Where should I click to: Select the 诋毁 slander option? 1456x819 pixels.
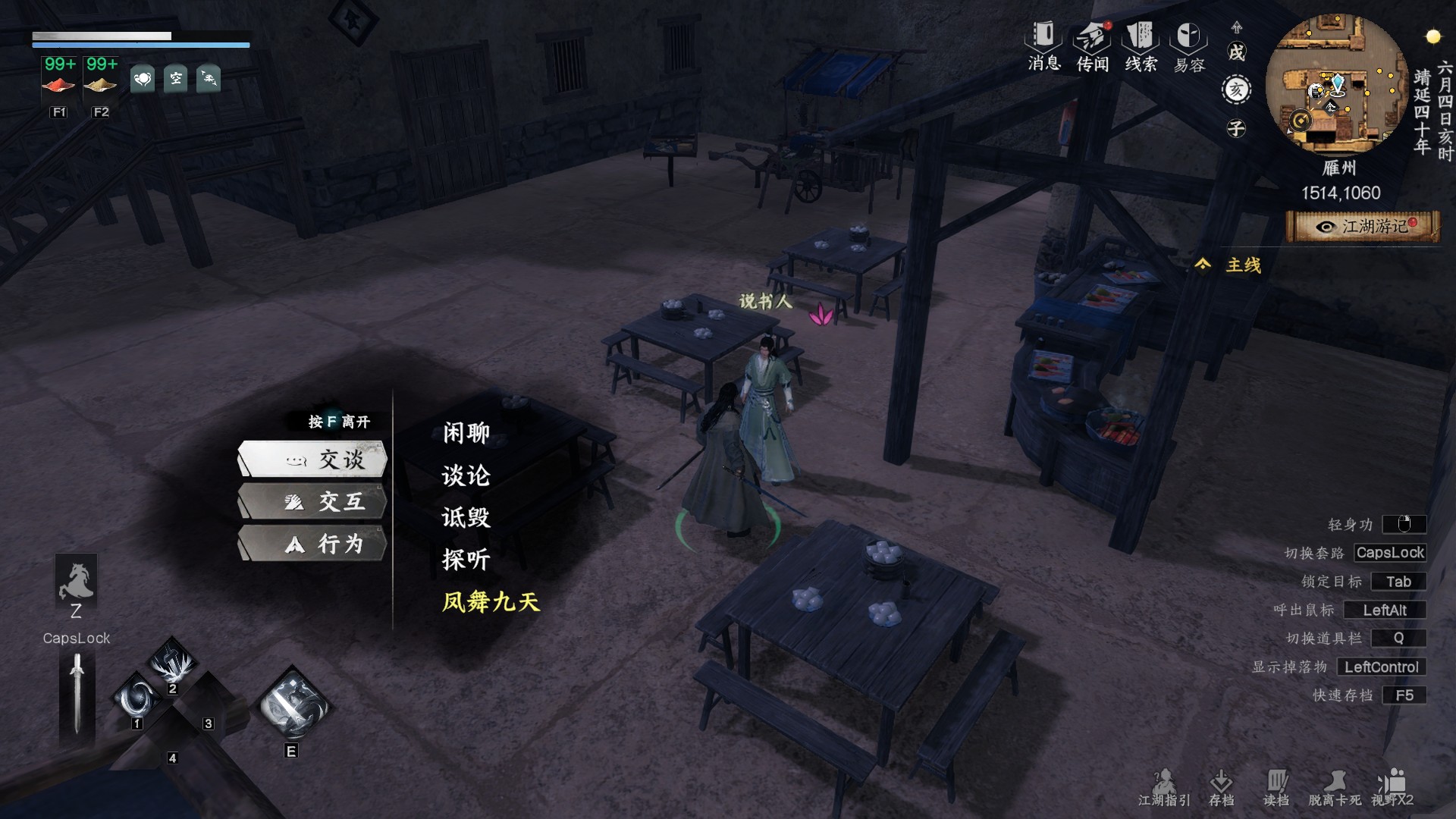466,518
